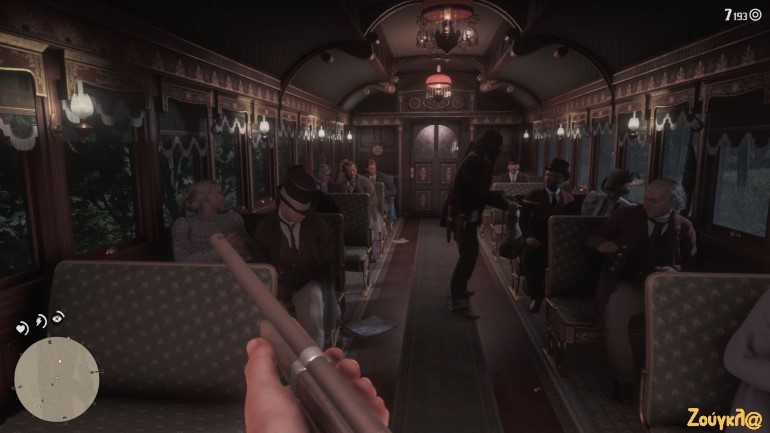770x433 pixels.
Task: Click the ammo type icon beside the count
Action: coord(755,15)
